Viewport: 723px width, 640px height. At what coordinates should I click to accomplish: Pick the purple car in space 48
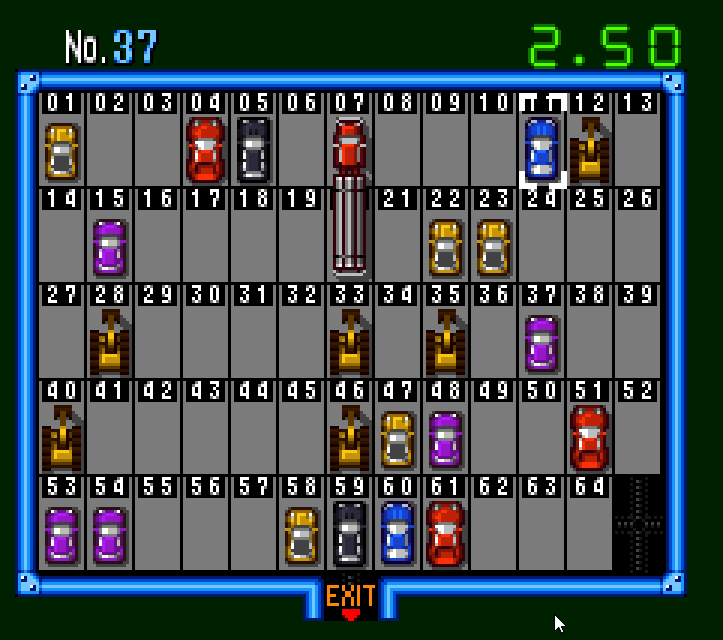445,439
